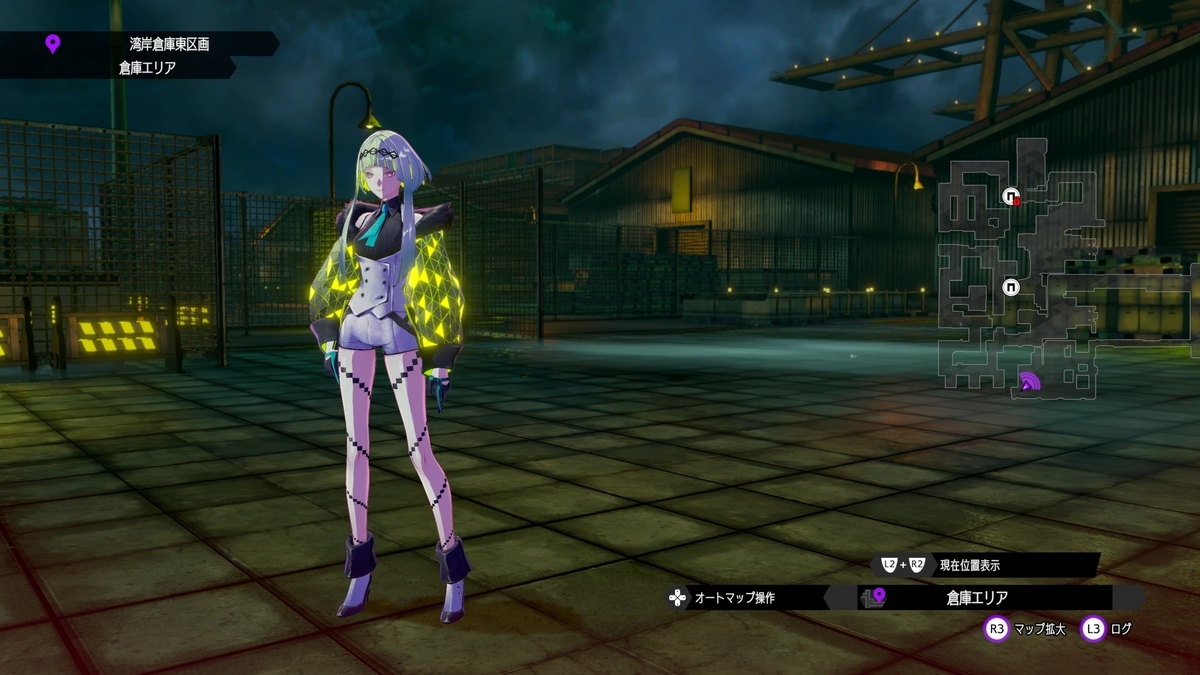Click the purple location pin beside 湾岸倉庫東区画
Image resolution: width=1200 pixels, height=675 pixels.
pyautogui.click(x=53, y=43)
